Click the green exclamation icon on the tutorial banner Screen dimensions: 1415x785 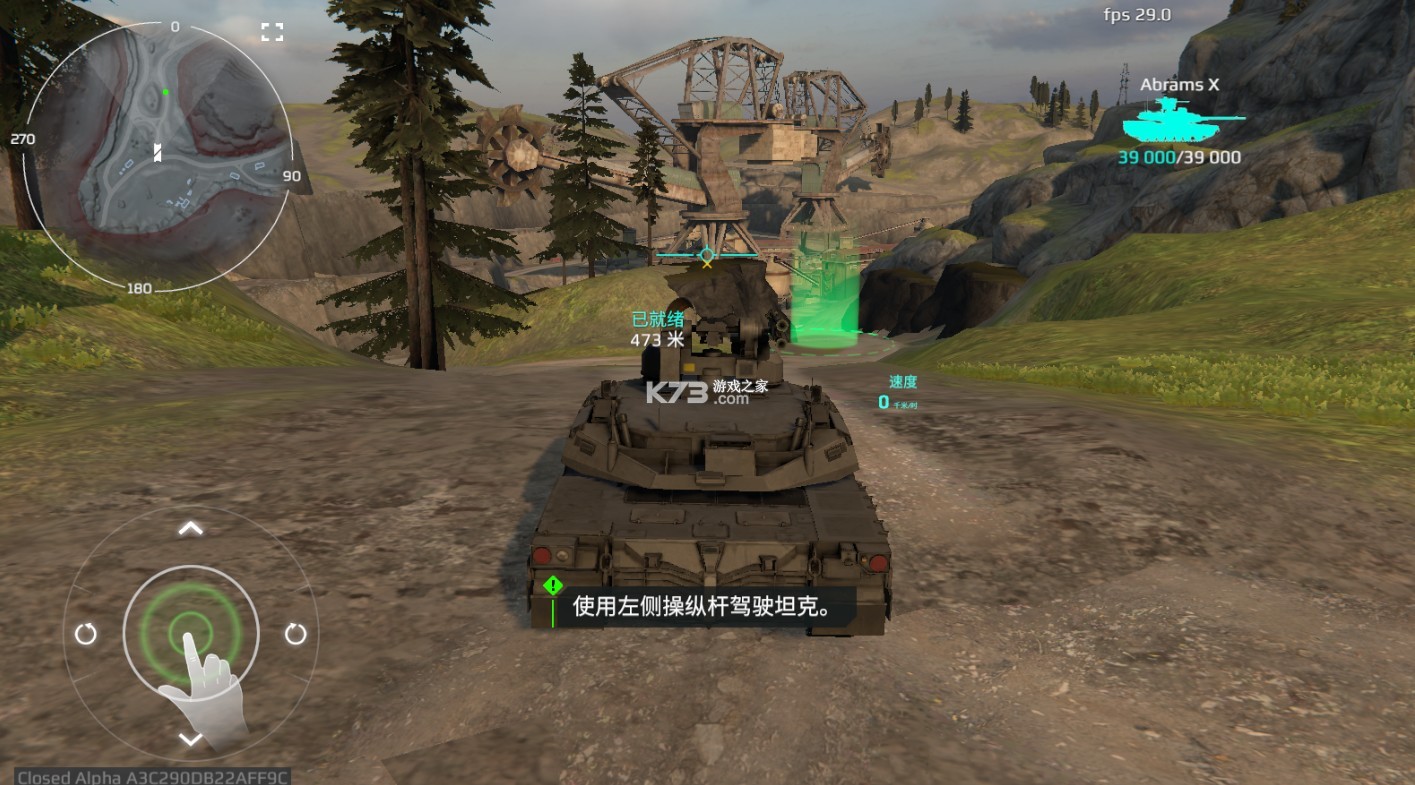click(x=551, y=584)
